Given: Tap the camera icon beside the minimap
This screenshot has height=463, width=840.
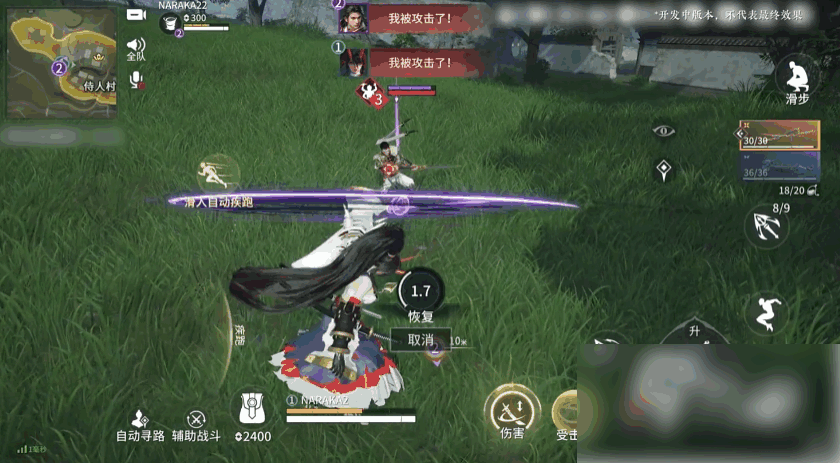Looking at the screenshot, I should (136, 15).
